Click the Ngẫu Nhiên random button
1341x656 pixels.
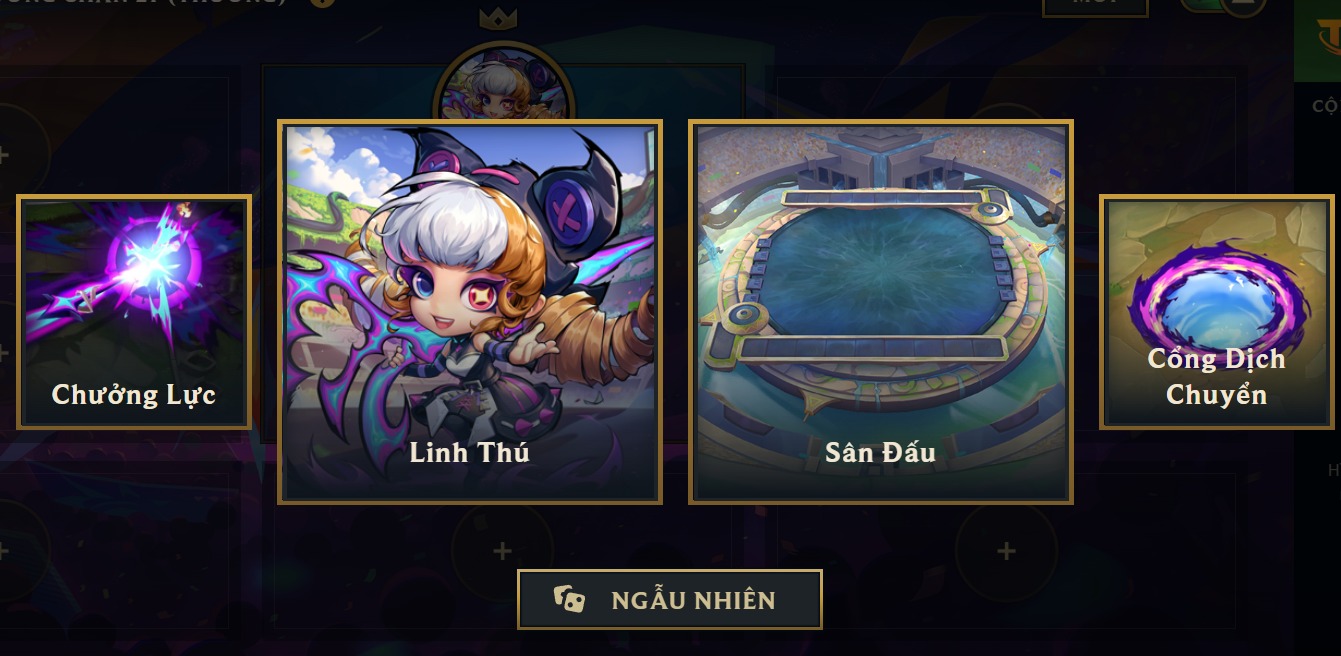[x=669, y=600]
